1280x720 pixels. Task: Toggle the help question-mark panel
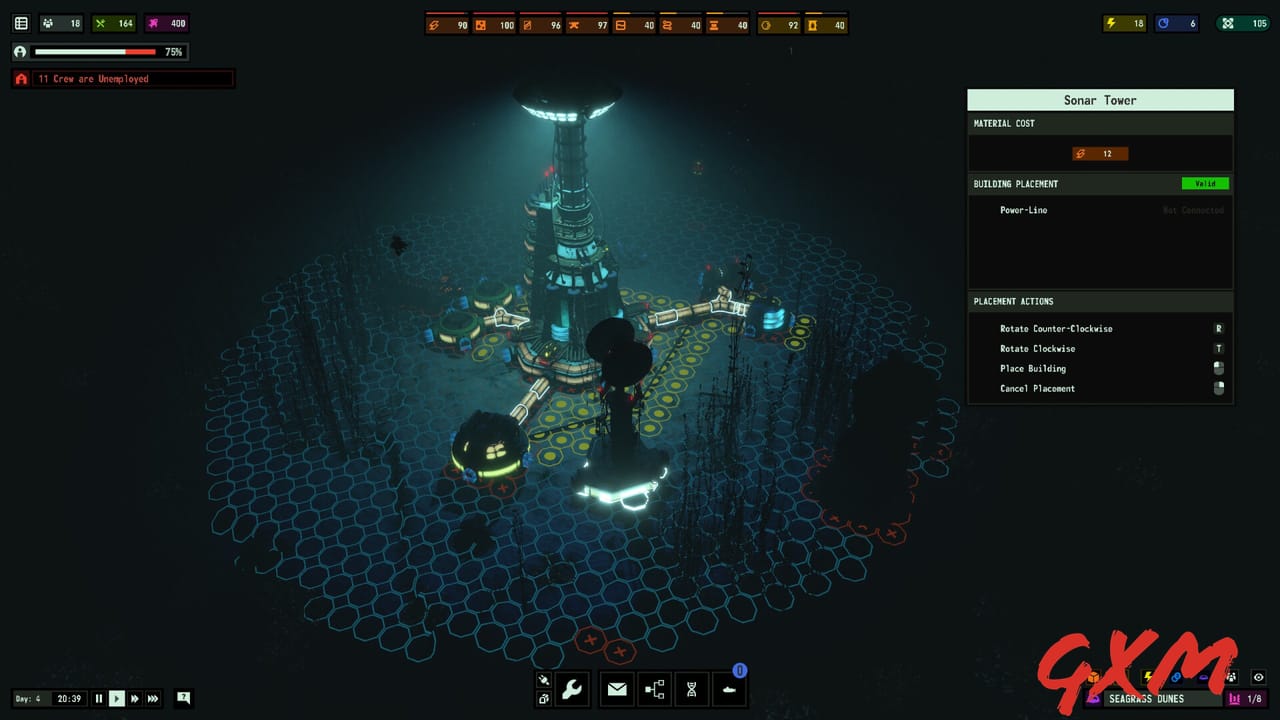(183, 699)
